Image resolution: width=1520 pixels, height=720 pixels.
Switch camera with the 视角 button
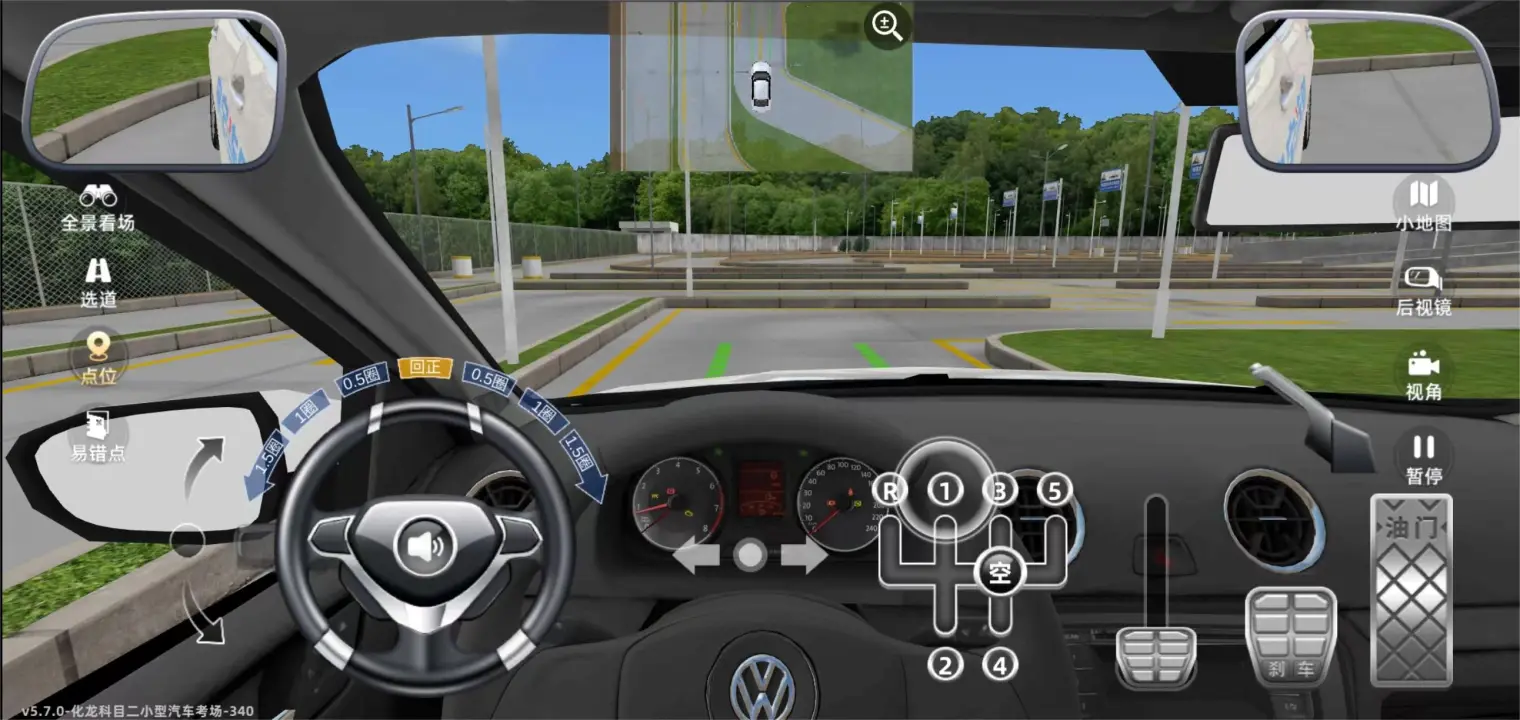click(x=1423, y=375)
